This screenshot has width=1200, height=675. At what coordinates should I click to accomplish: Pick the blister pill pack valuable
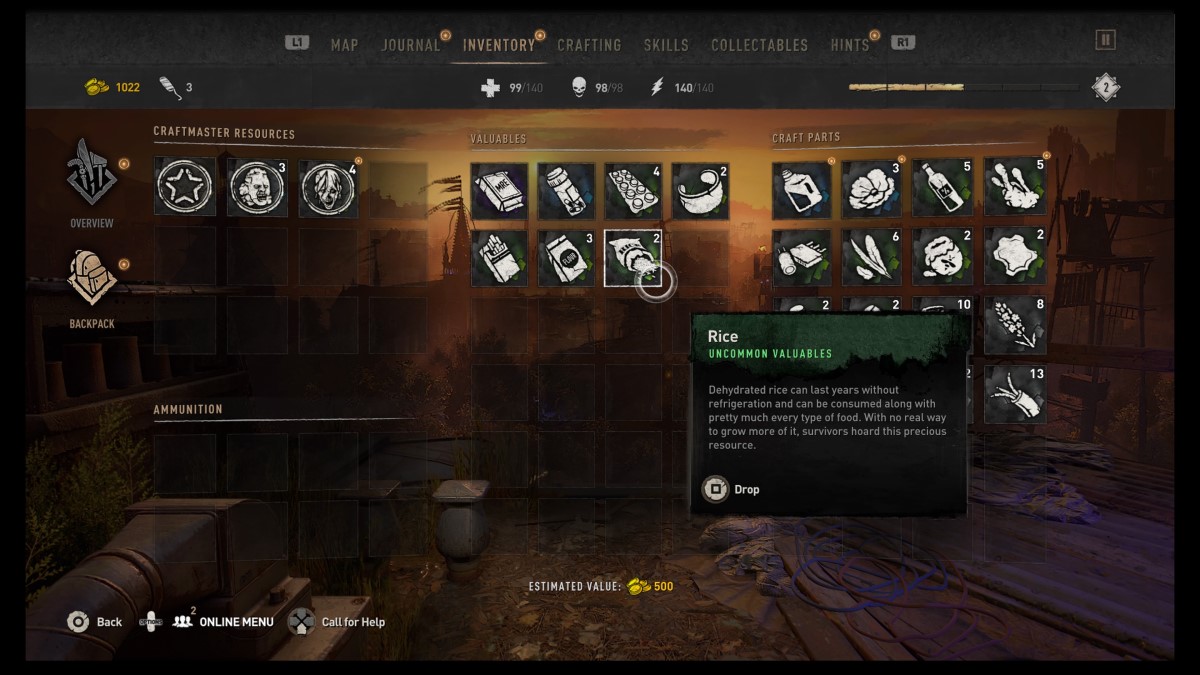(x=632, y=191)
